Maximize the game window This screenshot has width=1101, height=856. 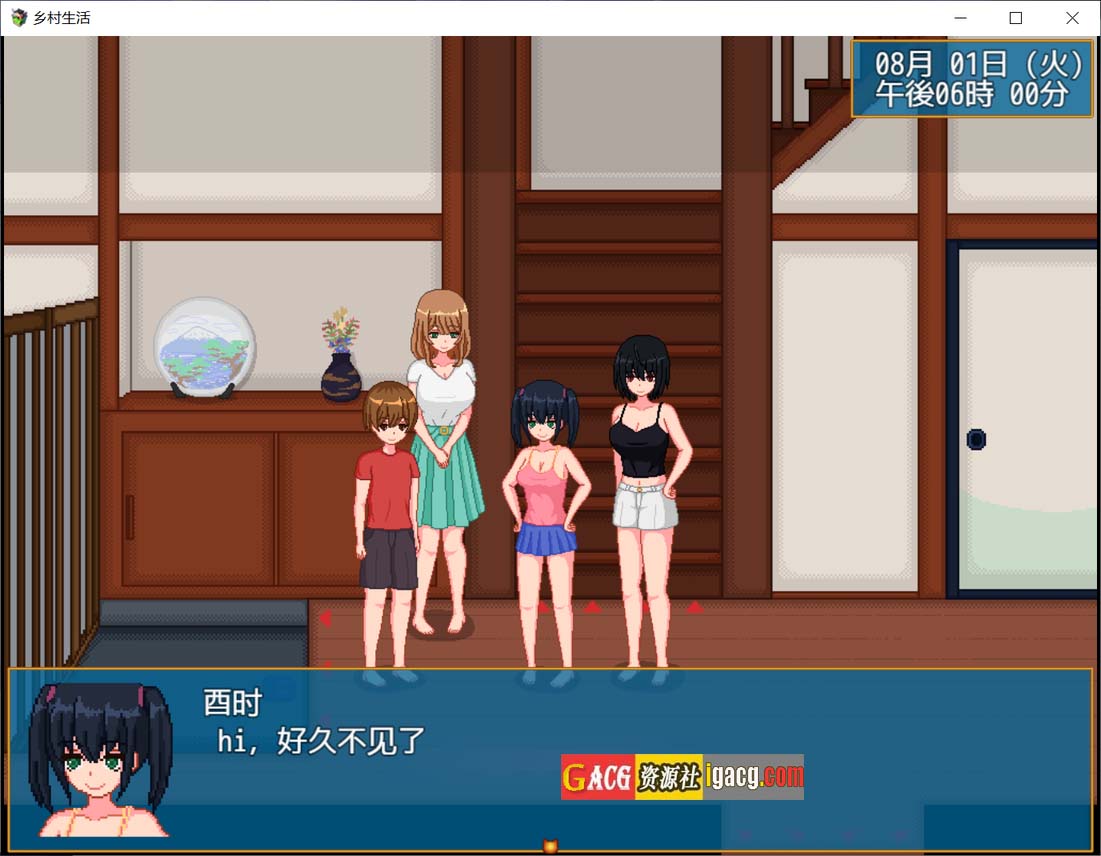click(1016, 18)
